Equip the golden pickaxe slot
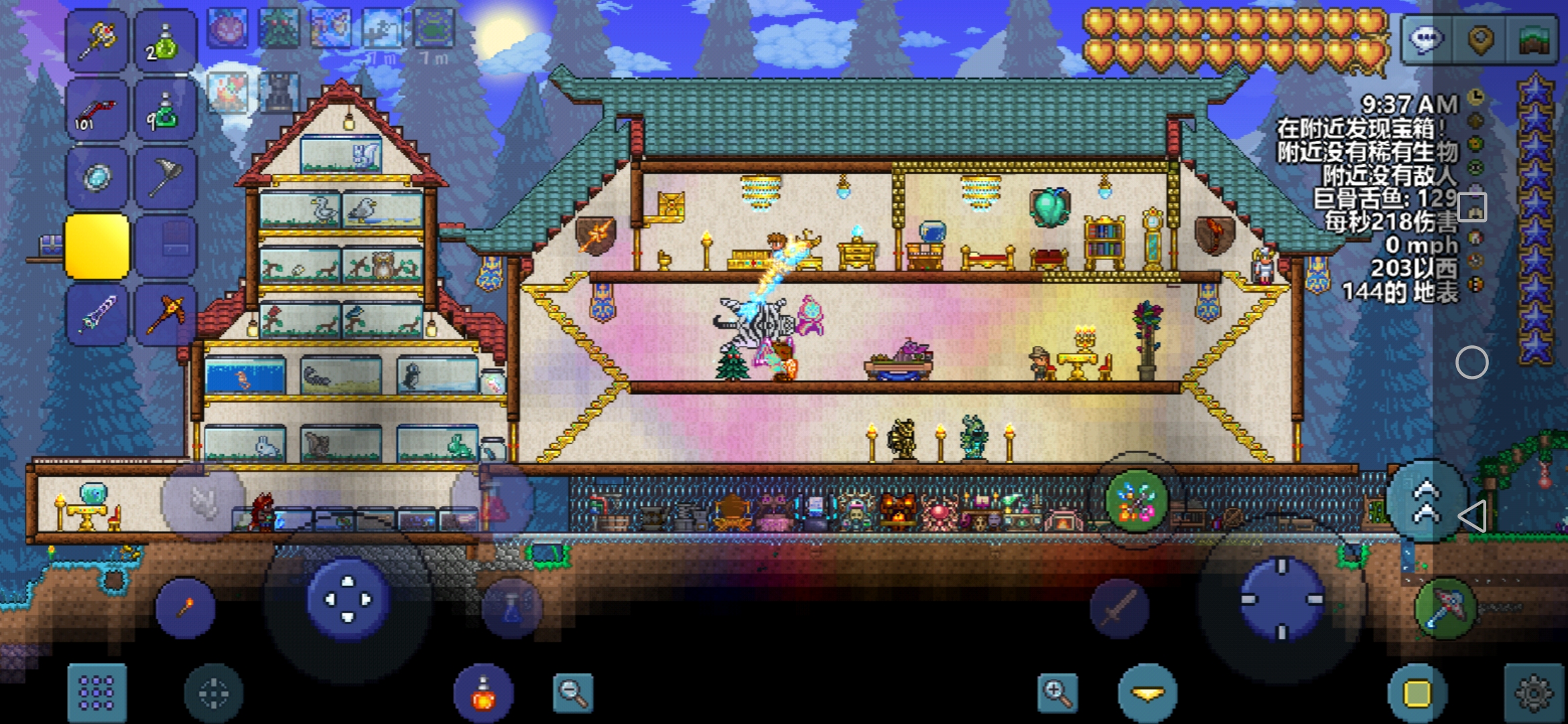This screenshot has height=724, width=1568. tap(166, 315)
